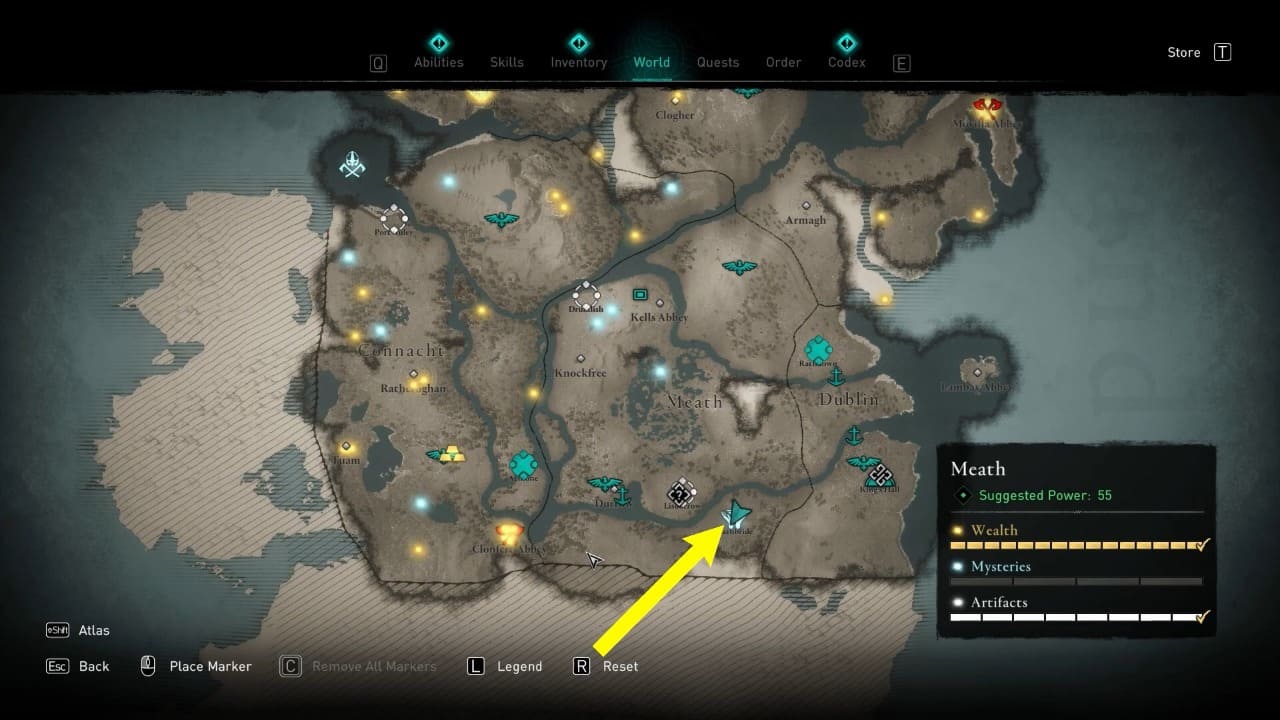The image size is (1280, 720).
Task: Open the Inventory tab
Action: click(x=578, y=62)
